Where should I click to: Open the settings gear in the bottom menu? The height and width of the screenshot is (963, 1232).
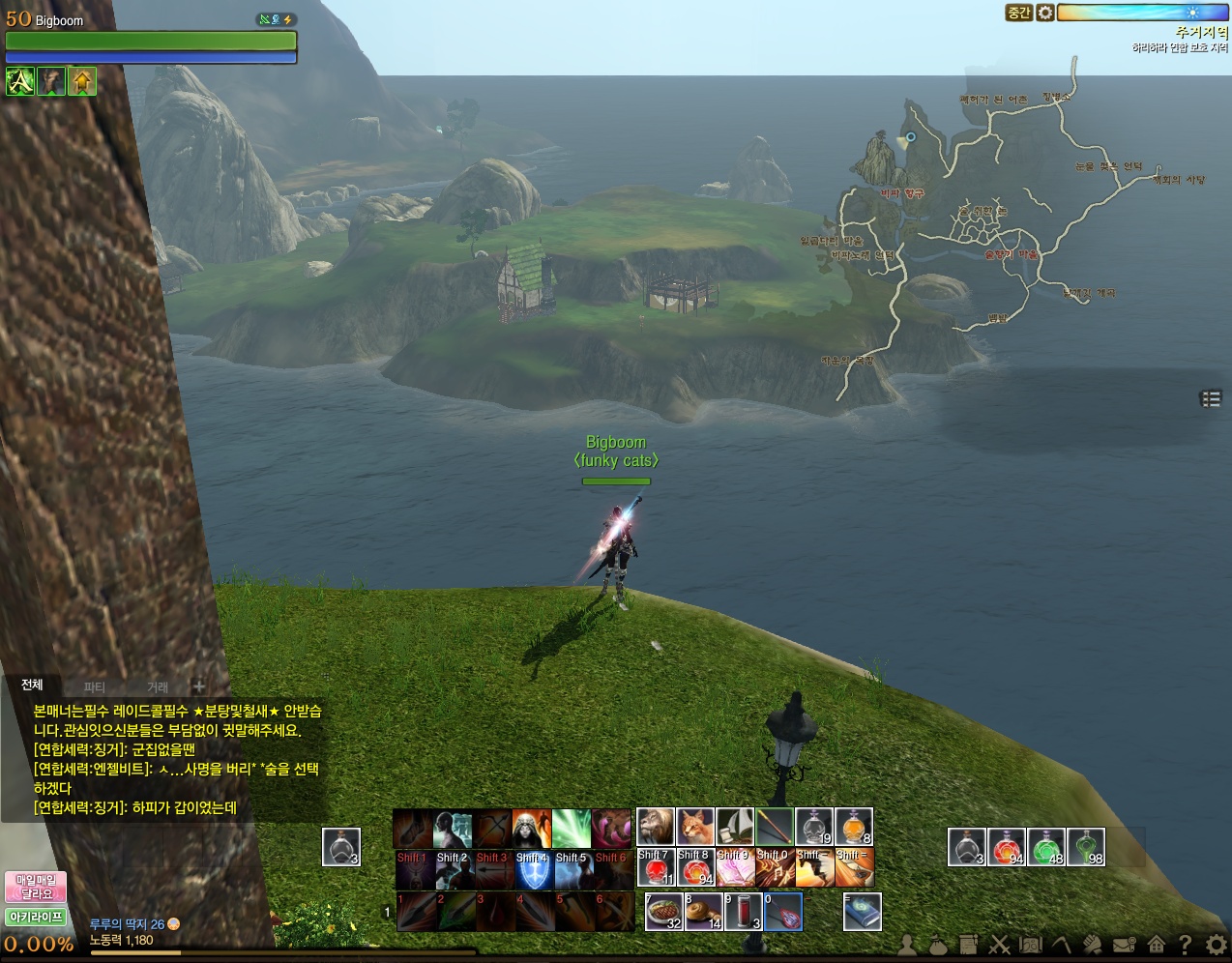click(x=1217, y=945)
